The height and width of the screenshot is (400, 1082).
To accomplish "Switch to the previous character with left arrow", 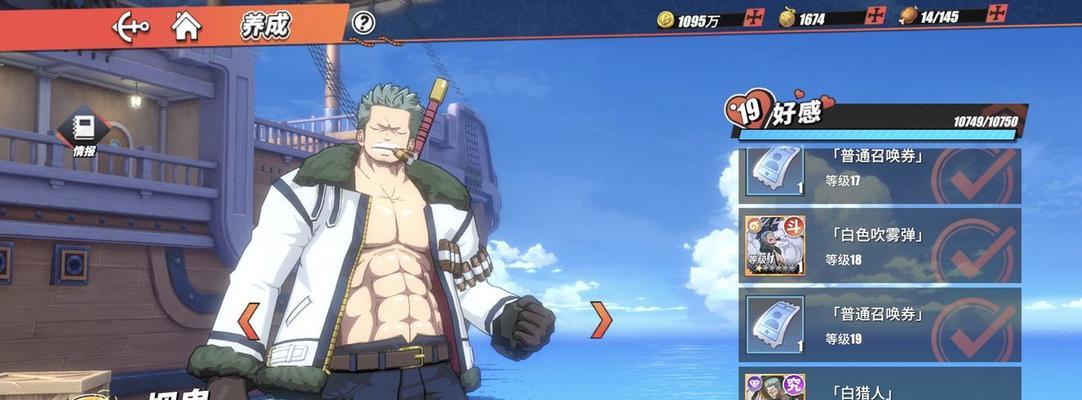I will [x=248, y=320].
